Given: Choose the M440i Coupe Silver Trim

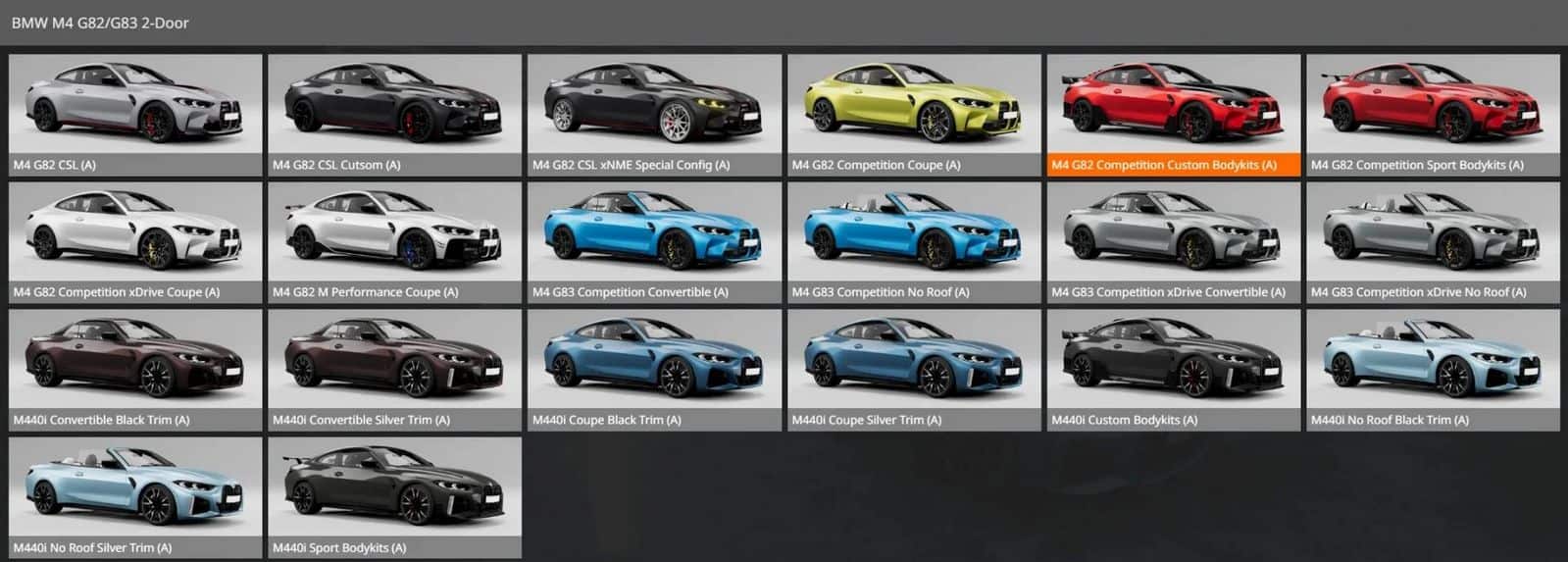Looking at the screenshot, I should (913, 369).
